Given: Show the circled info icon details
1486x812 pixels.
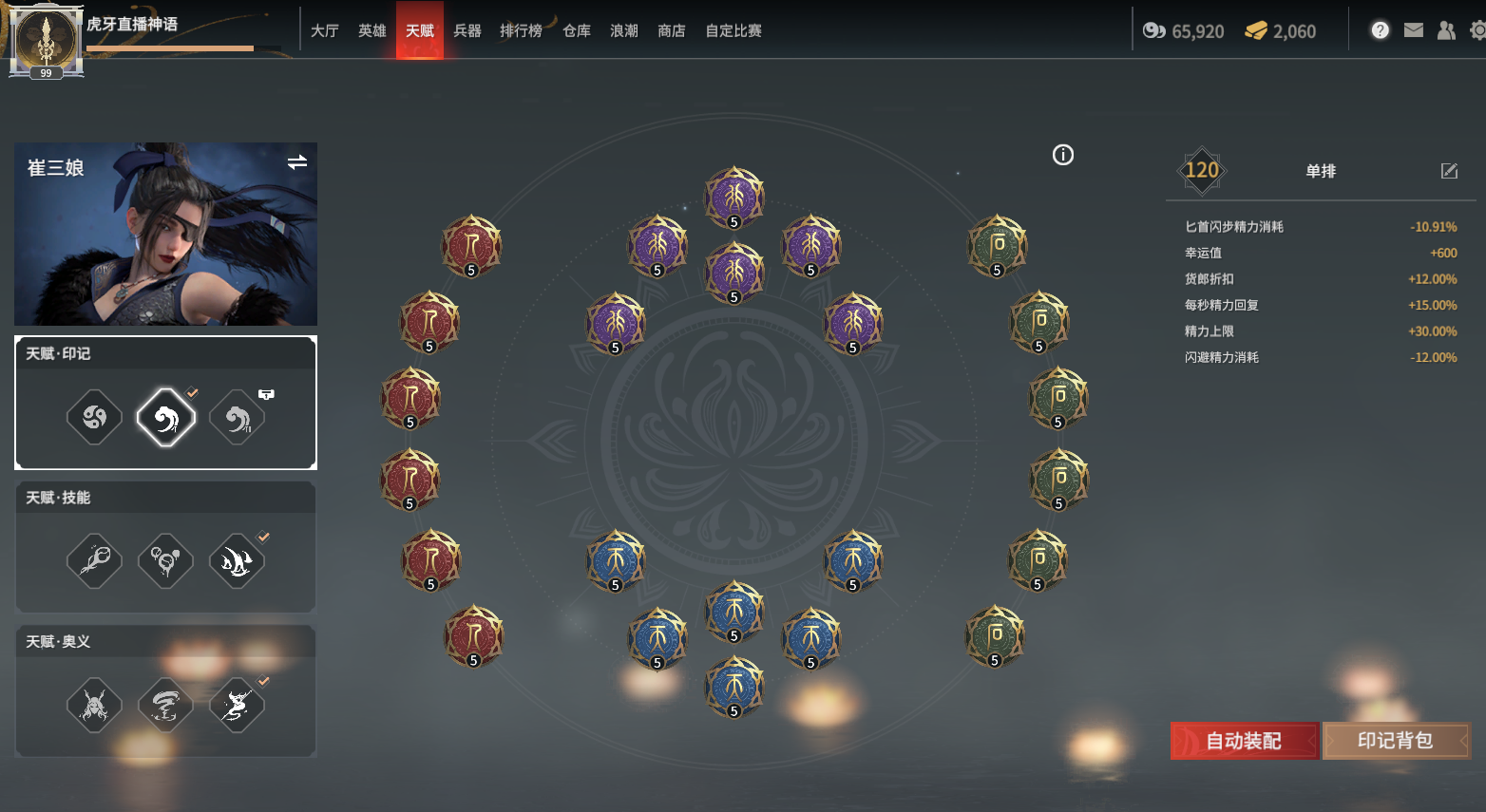Looking at the screenshot, I should pyautogui.click(x=1063, y=155).
